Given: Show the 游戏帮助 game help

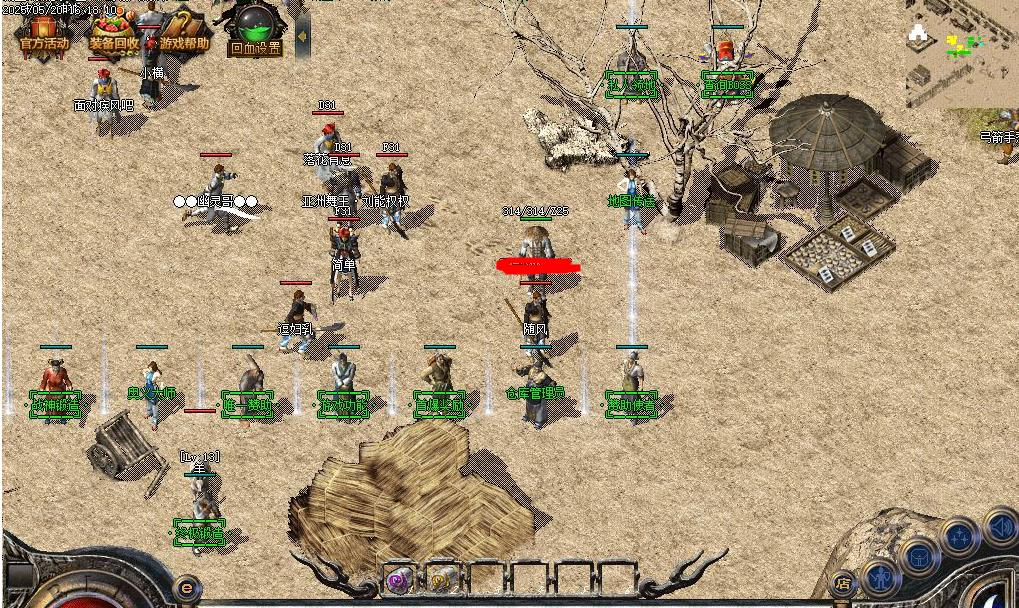Looking at the screenshot, I should 183,33.
